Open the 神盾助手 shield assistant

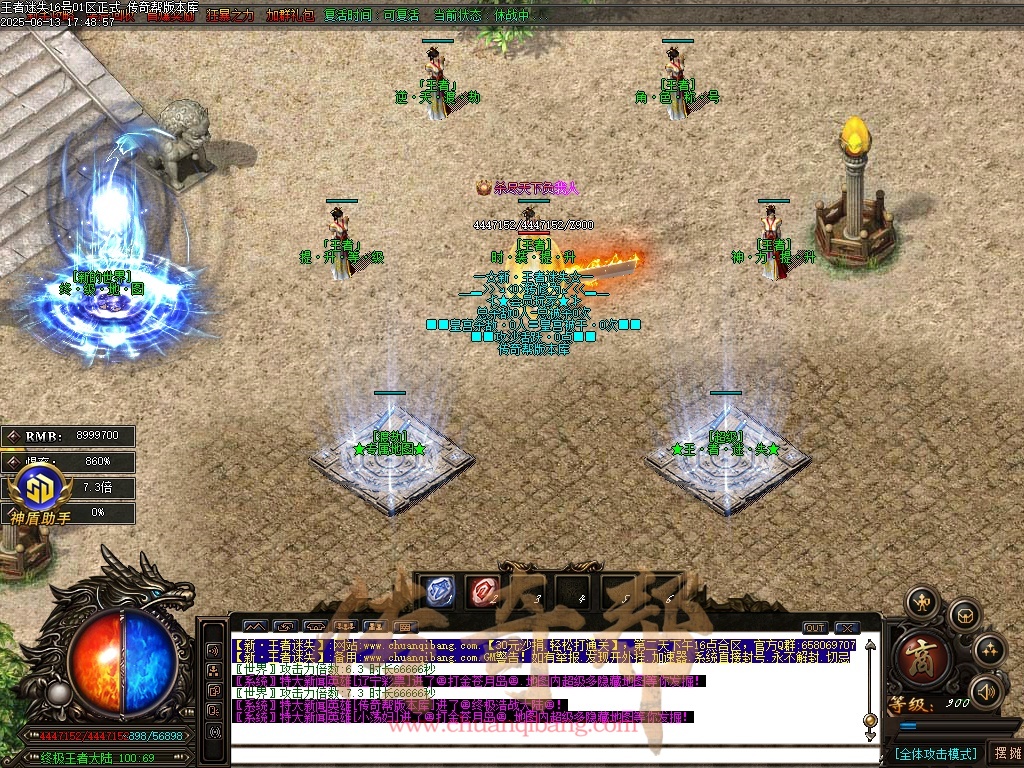(x=40, y=495)
